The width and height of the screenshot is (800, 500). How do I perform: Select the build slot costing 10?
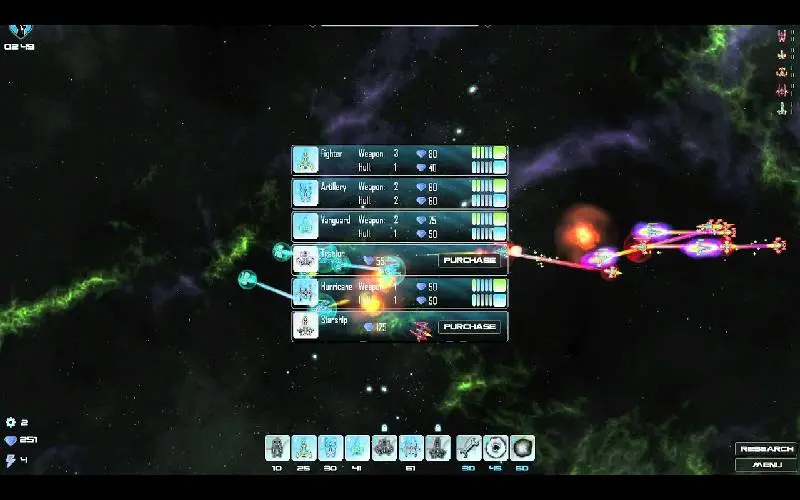click(277, 448)
